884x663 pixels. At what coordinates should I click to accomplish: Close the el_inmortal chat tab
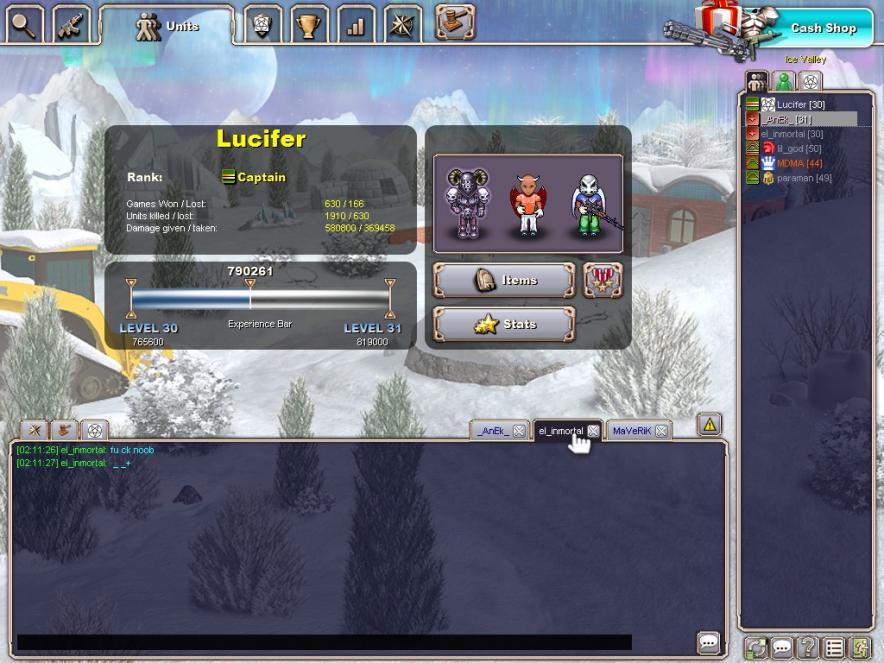pyautogui.click(x=593, y=431)
